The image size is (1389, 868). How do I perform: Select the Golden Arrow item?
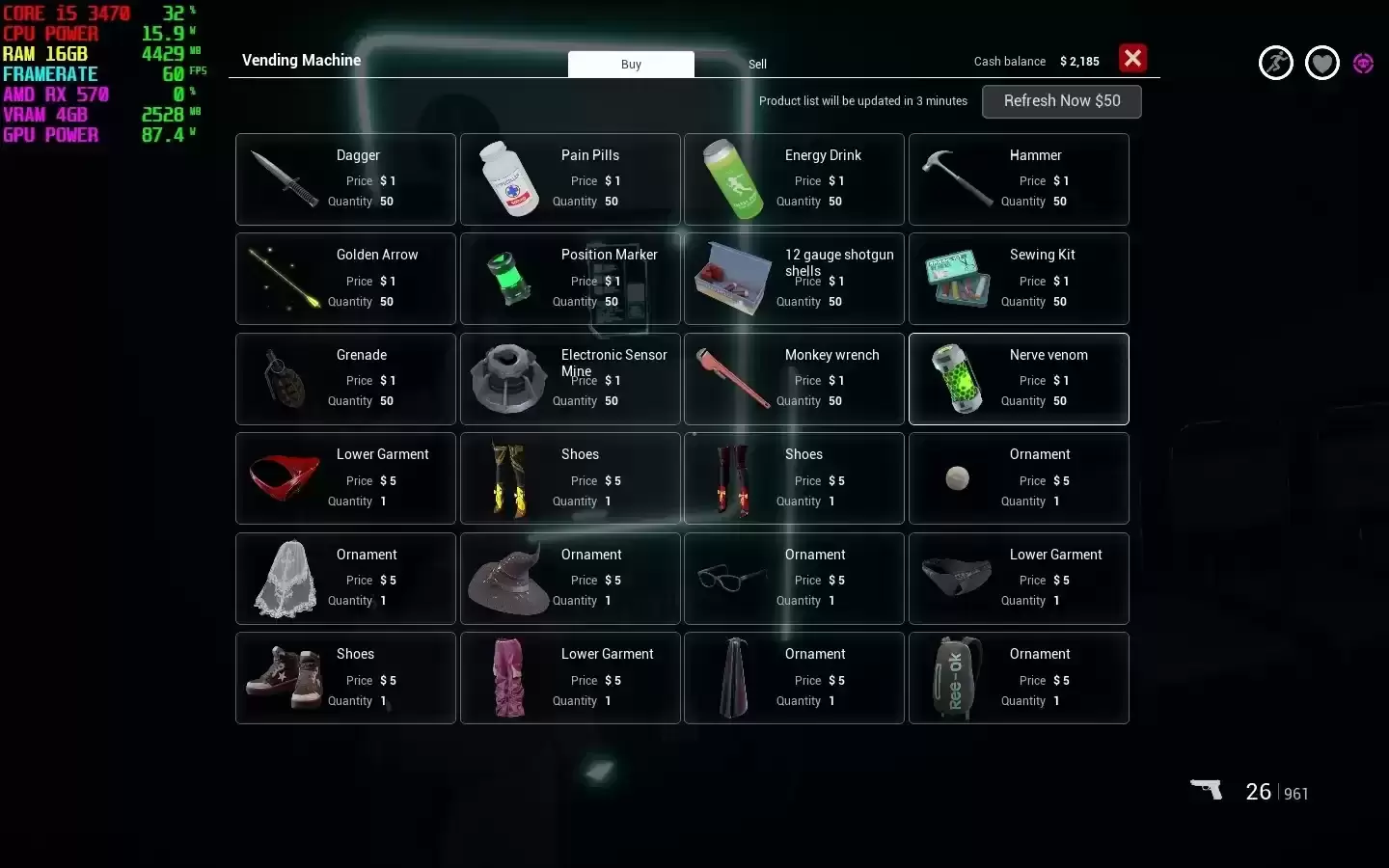tap(345, 279)
